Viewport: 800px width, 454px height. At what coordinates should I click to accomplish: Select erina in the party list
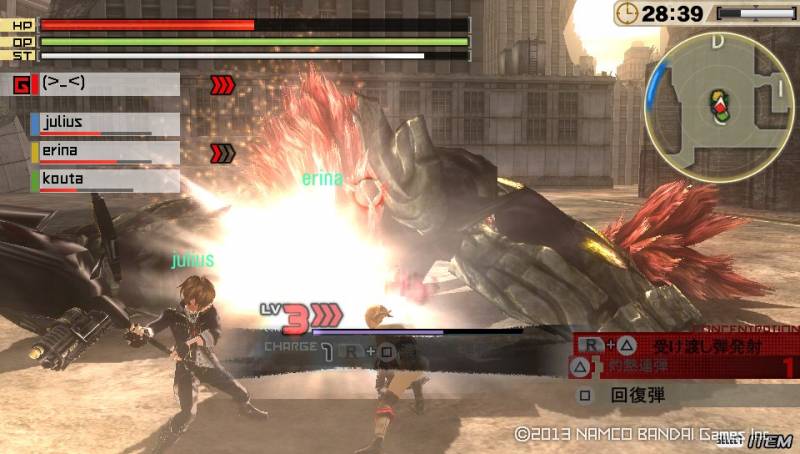click(105, 152)
